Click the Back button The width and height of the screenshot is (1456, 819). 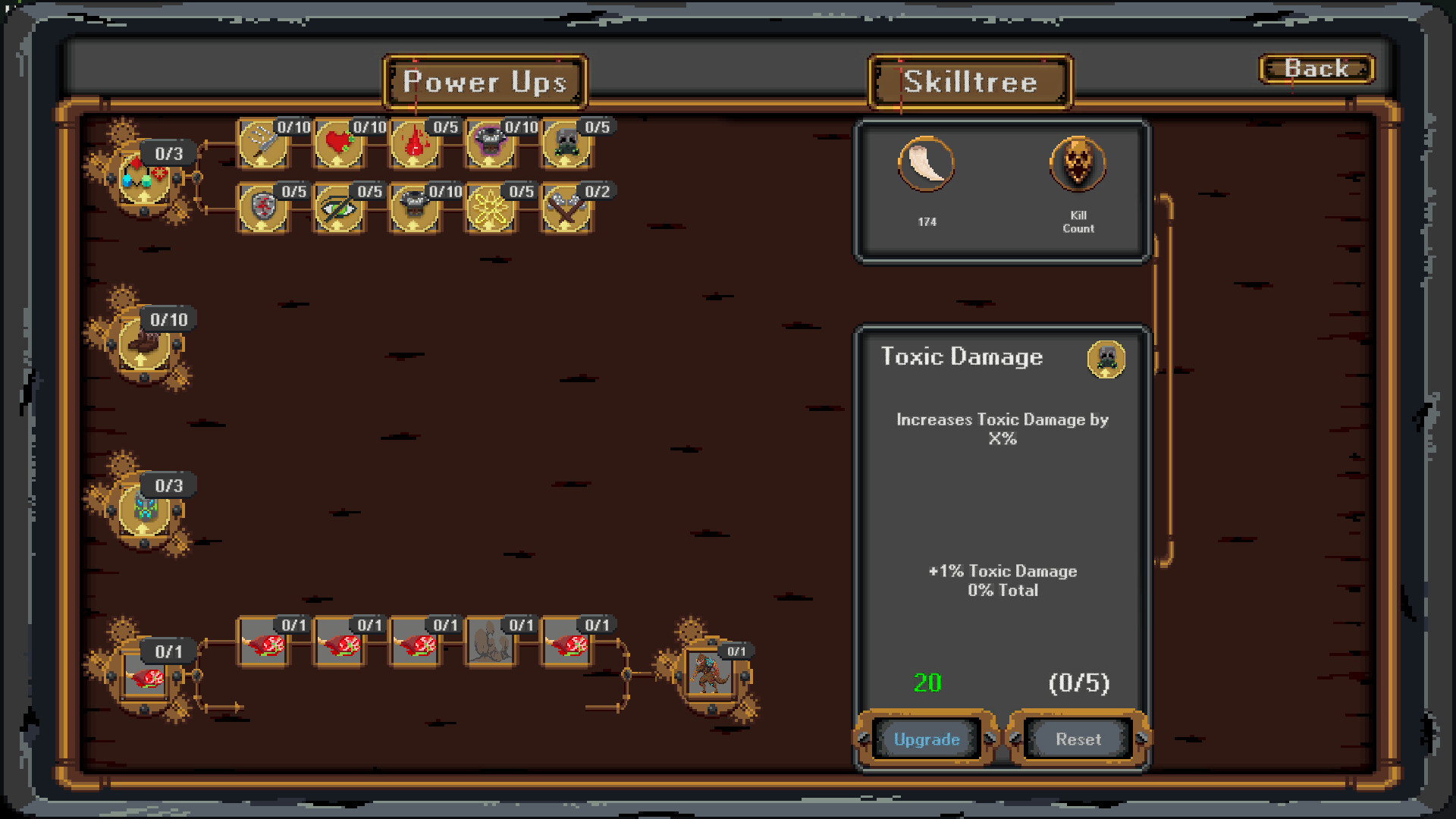[1316, 69]
